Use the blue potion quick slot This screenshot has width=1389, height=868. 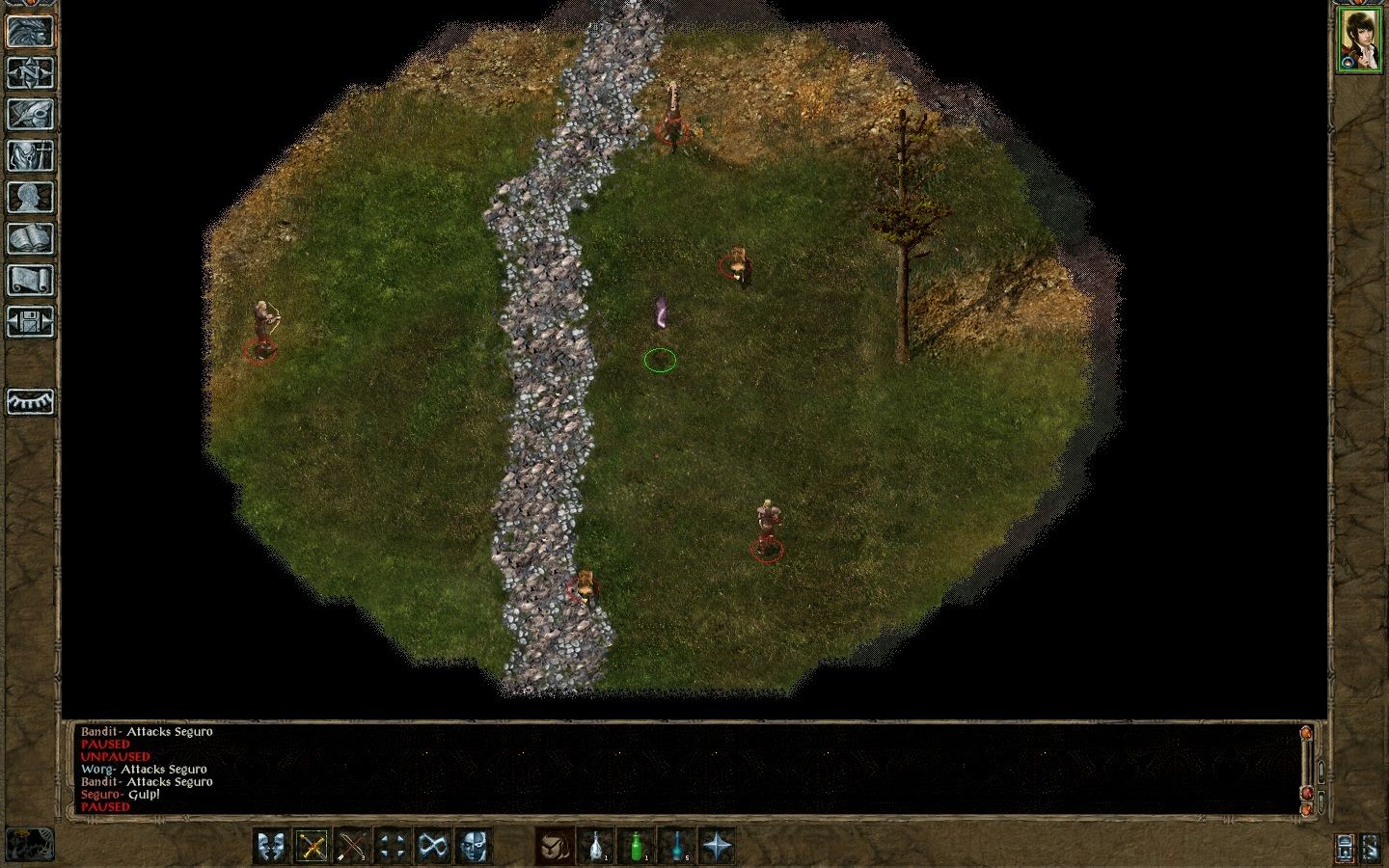(678, 847)
